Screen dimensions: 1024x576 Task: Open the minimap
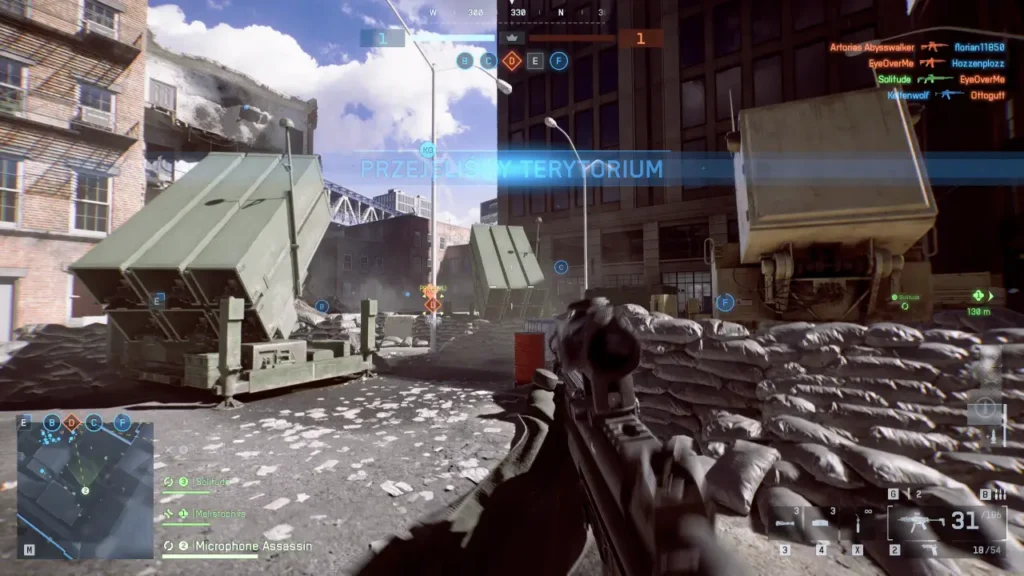[85, 488]
